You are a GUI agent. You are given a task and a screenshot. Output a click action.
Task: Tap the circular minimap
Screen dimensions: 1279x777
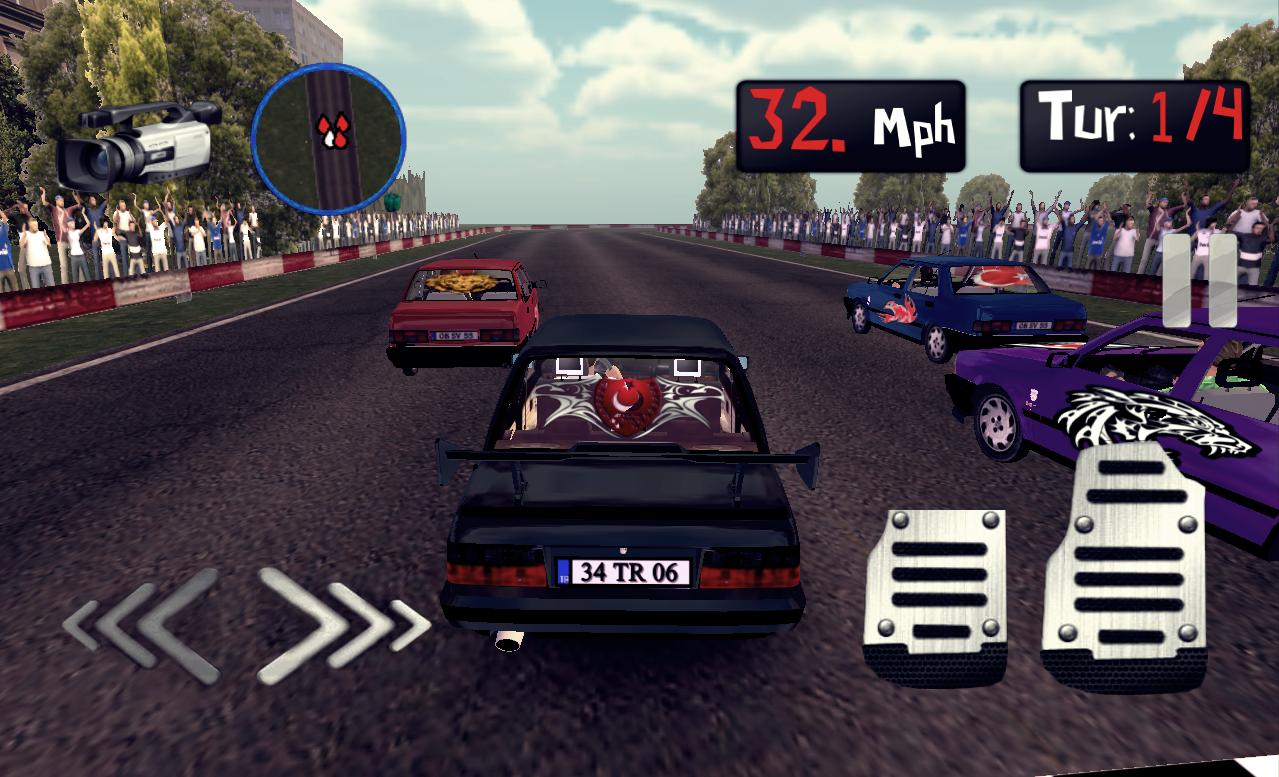[x=328, y=138]
